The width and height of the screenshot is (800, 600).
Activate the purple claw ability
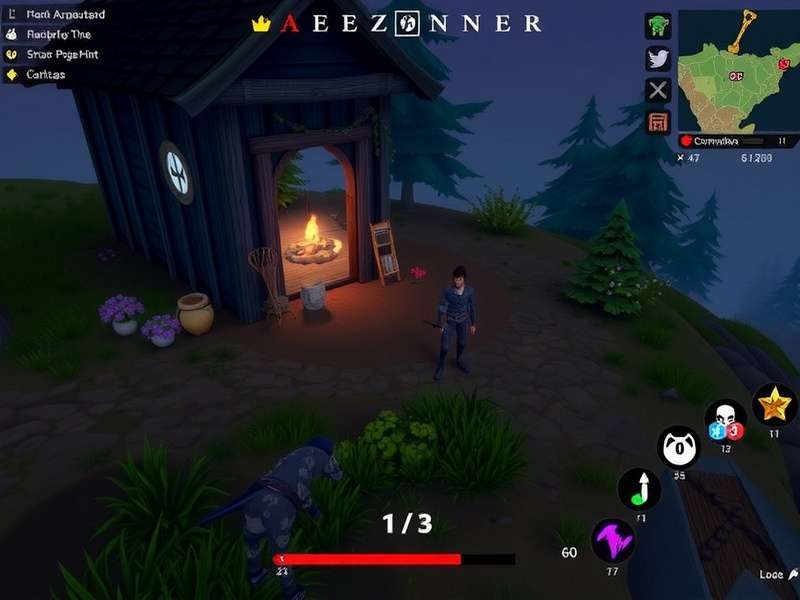click(612, 541)
